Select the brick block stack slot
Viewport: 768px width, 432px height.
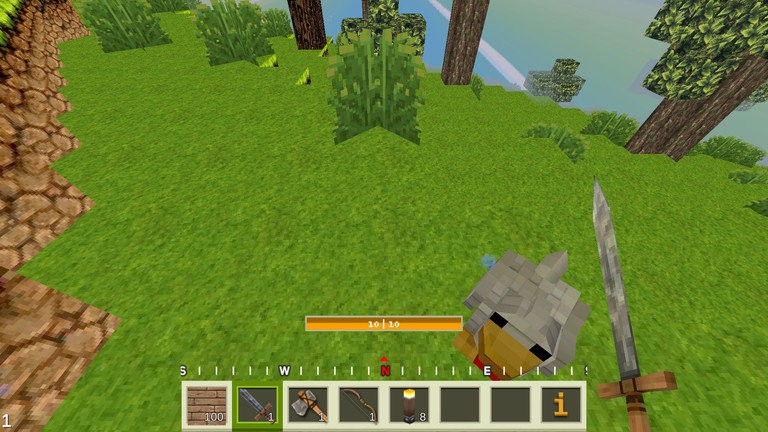tap(207, 405)
